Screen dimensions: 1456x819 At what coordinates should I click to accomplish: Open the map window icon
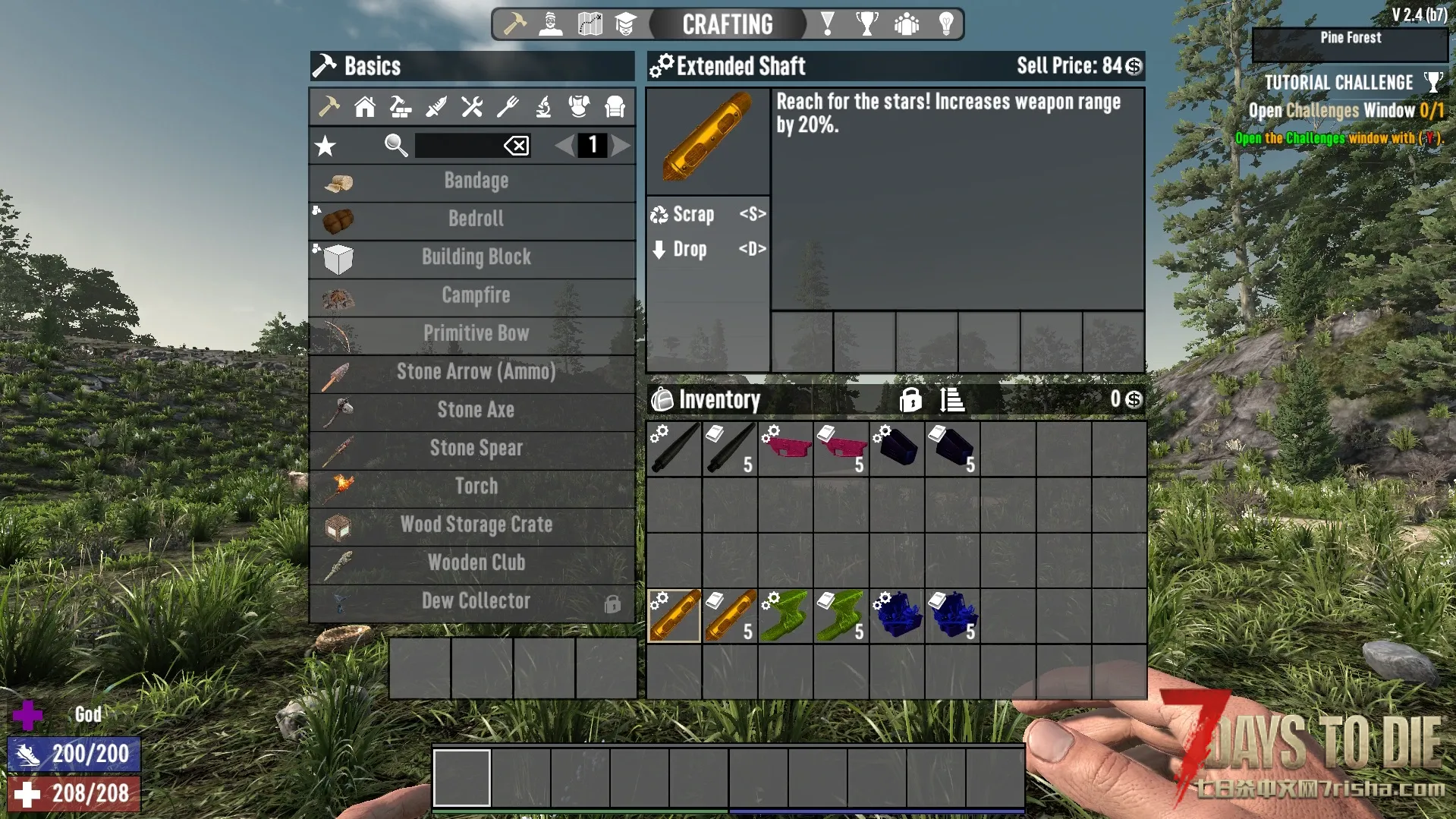point(590,24)
